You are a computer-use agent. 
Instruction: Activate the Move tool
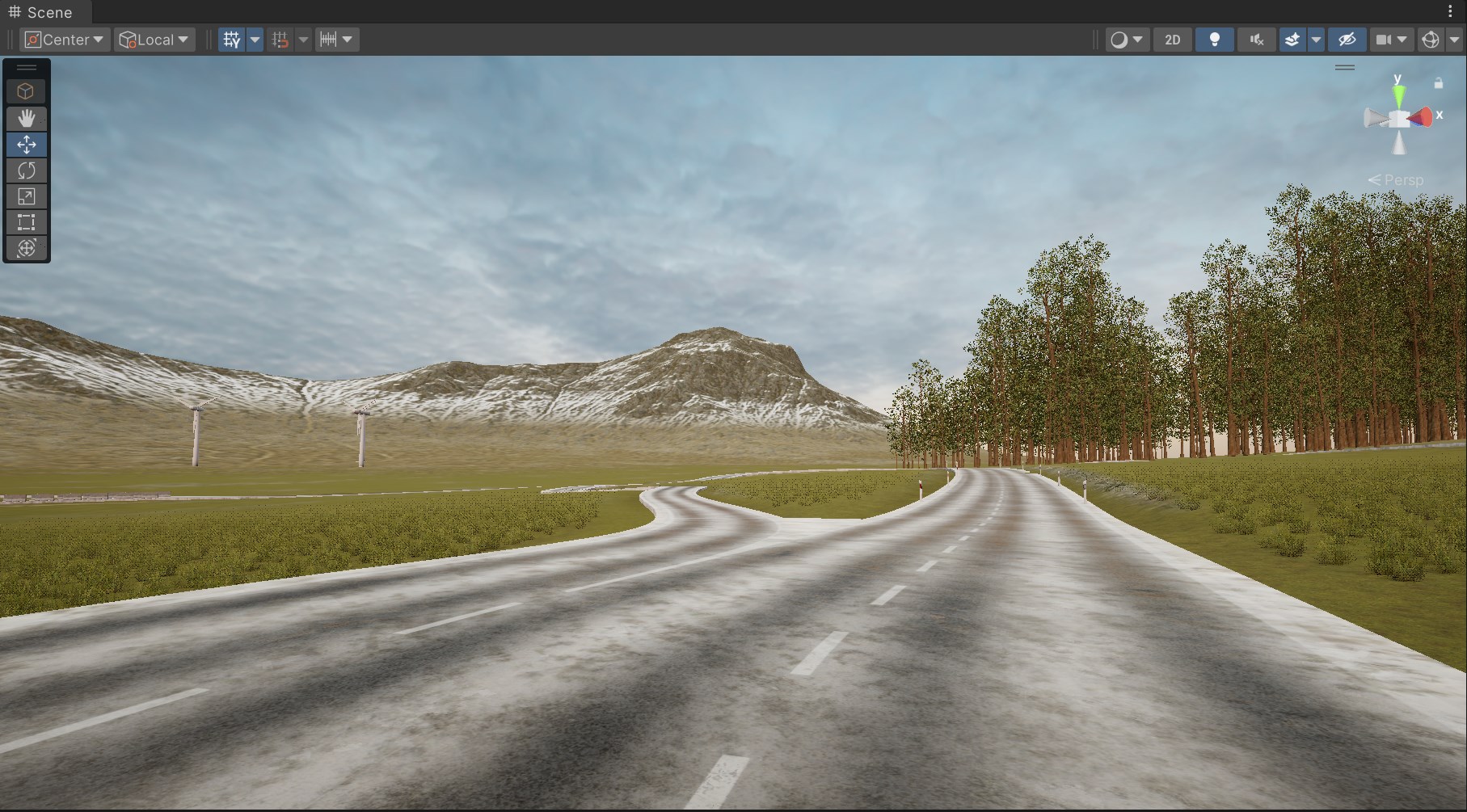tap(27, 145)
